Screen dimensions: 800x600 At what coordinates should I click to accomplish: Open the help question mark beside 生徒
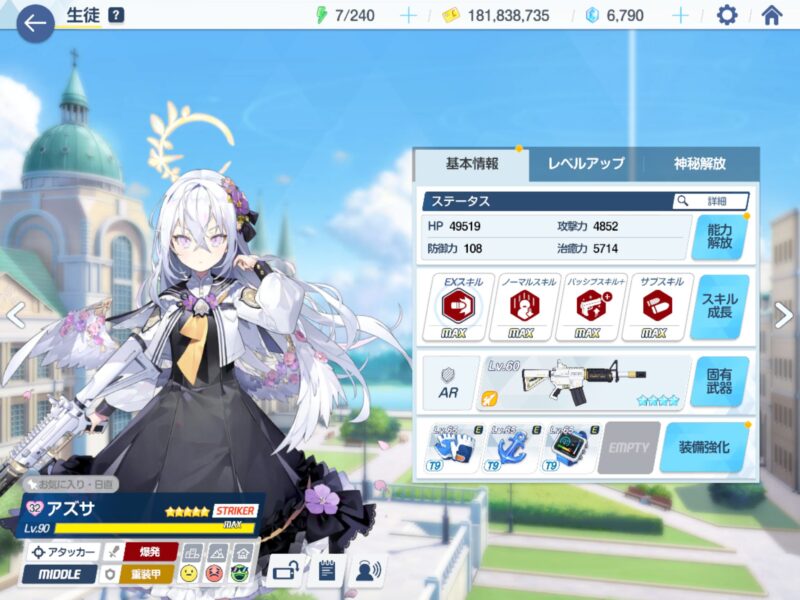116,15
